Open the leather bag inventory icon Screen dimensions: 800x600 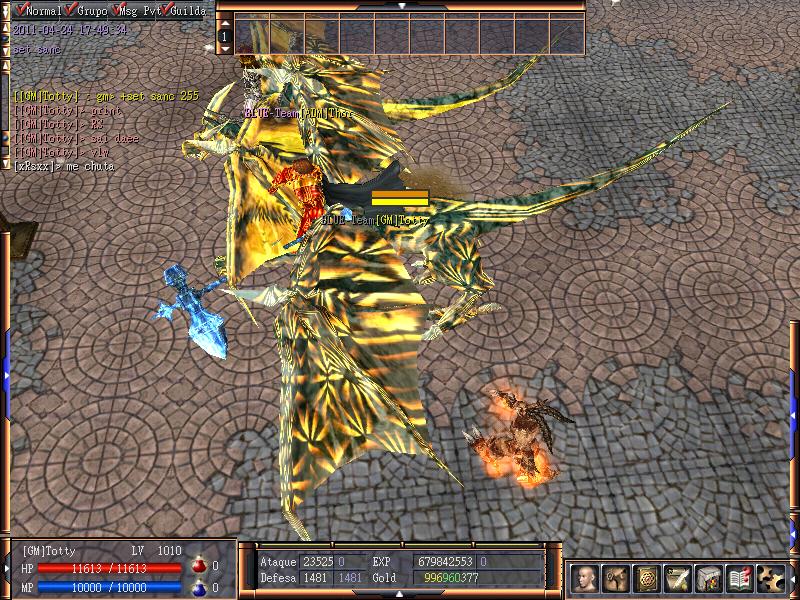[x=617, y=579]
